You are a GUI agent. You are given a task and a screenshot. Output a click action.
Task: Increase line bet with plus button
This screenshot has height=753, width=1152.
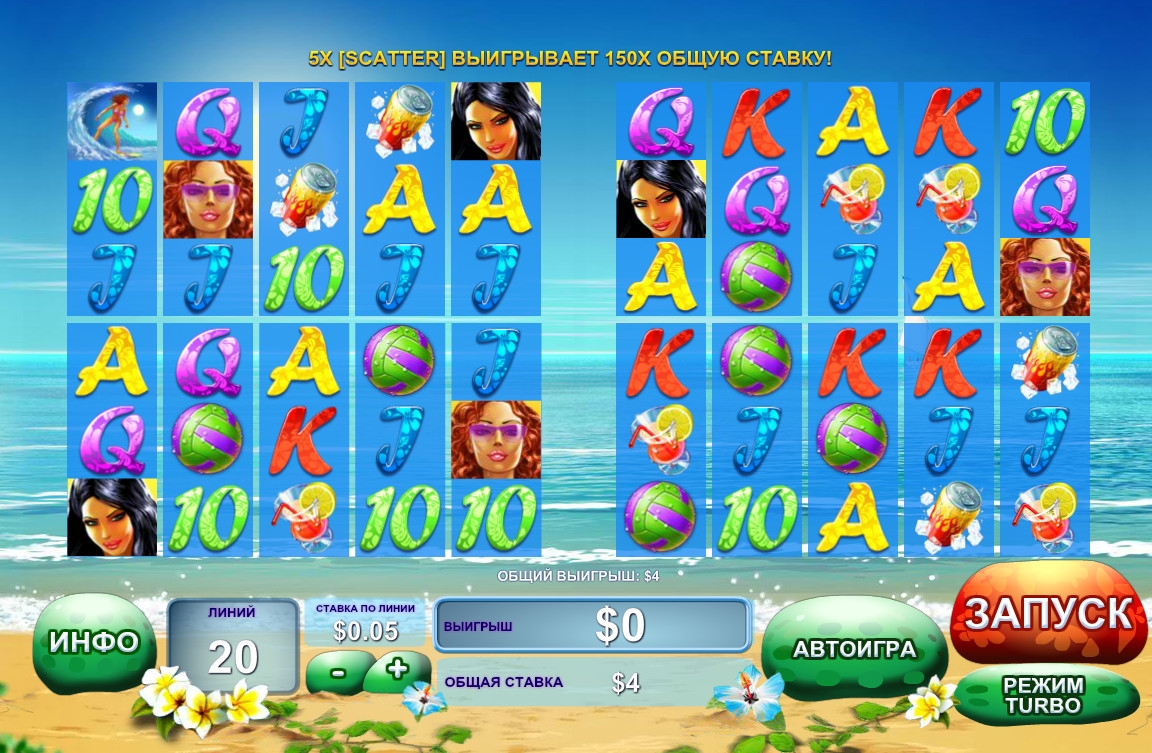pyautogui.click(x=397, y=669)
